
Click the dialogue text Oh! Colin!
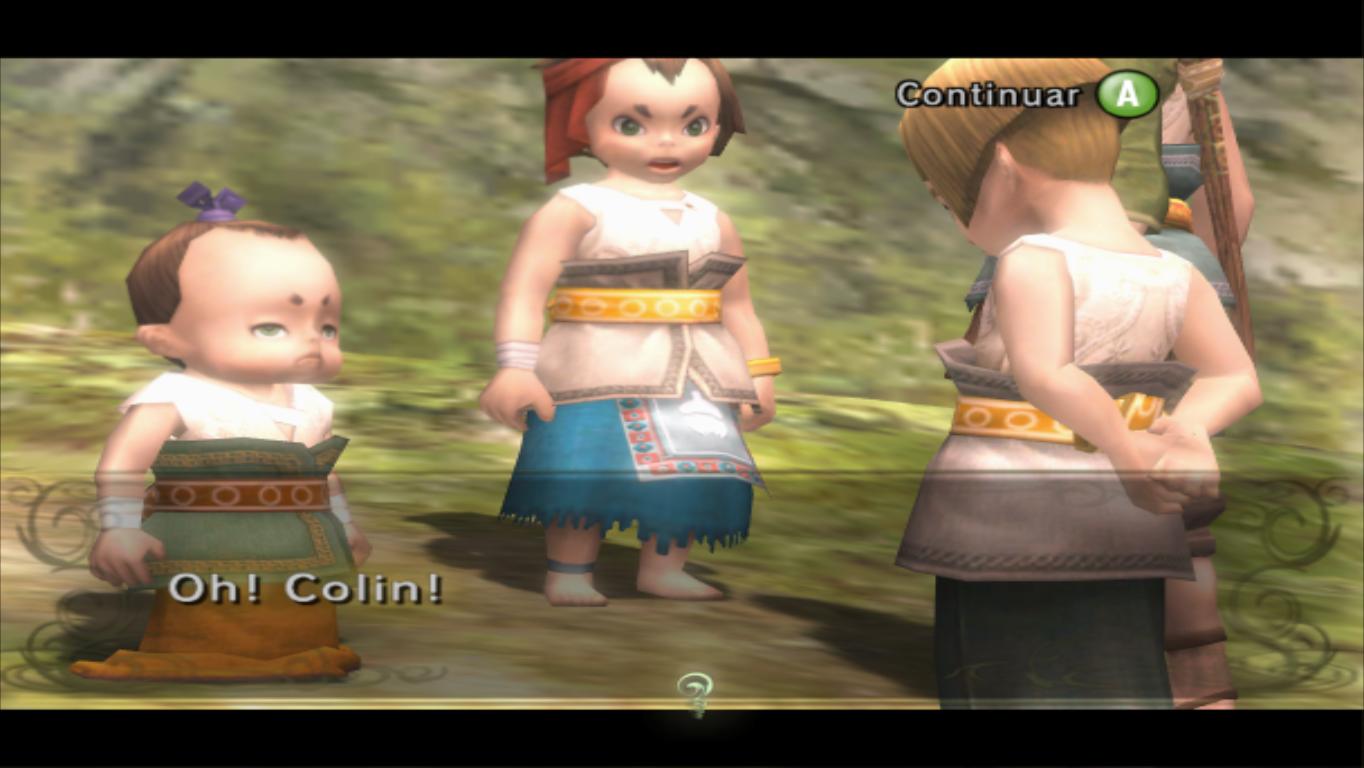point(310,589)
